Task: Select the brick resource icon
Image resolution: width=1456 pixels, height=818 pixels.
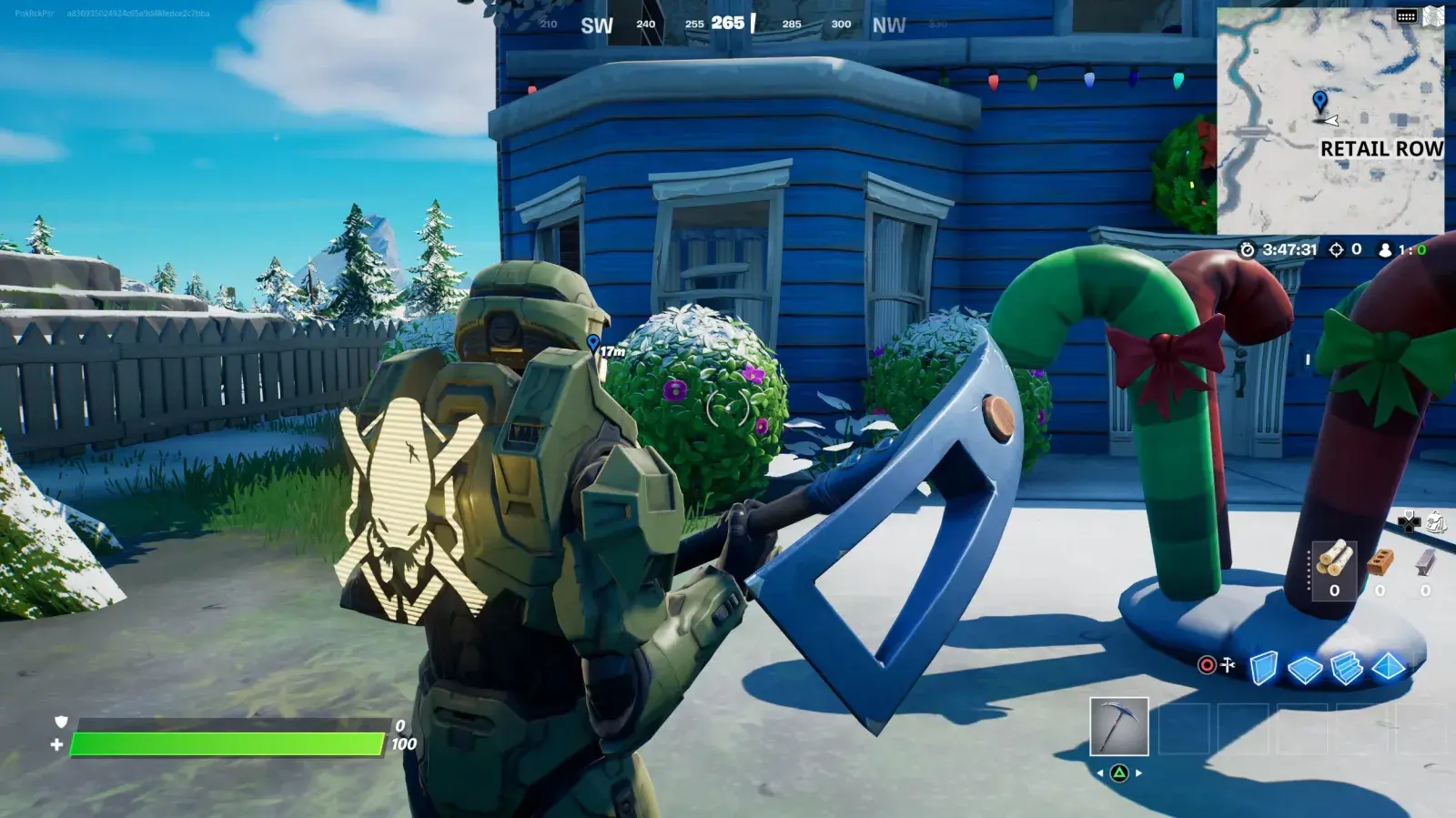Action: (1380, 562)
